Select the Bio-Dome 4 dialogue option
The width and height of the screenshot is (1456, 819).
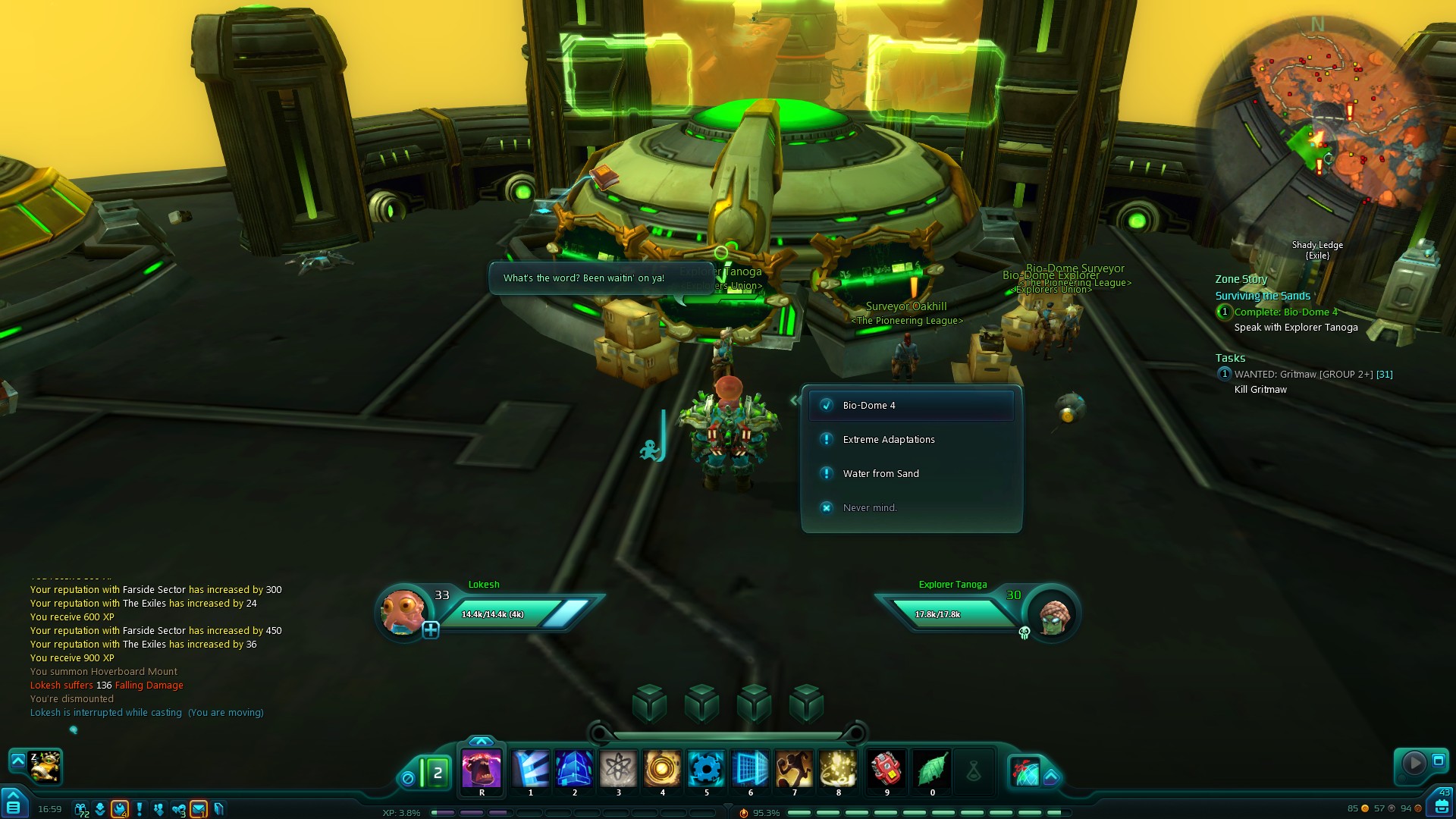tap(911, 406)
